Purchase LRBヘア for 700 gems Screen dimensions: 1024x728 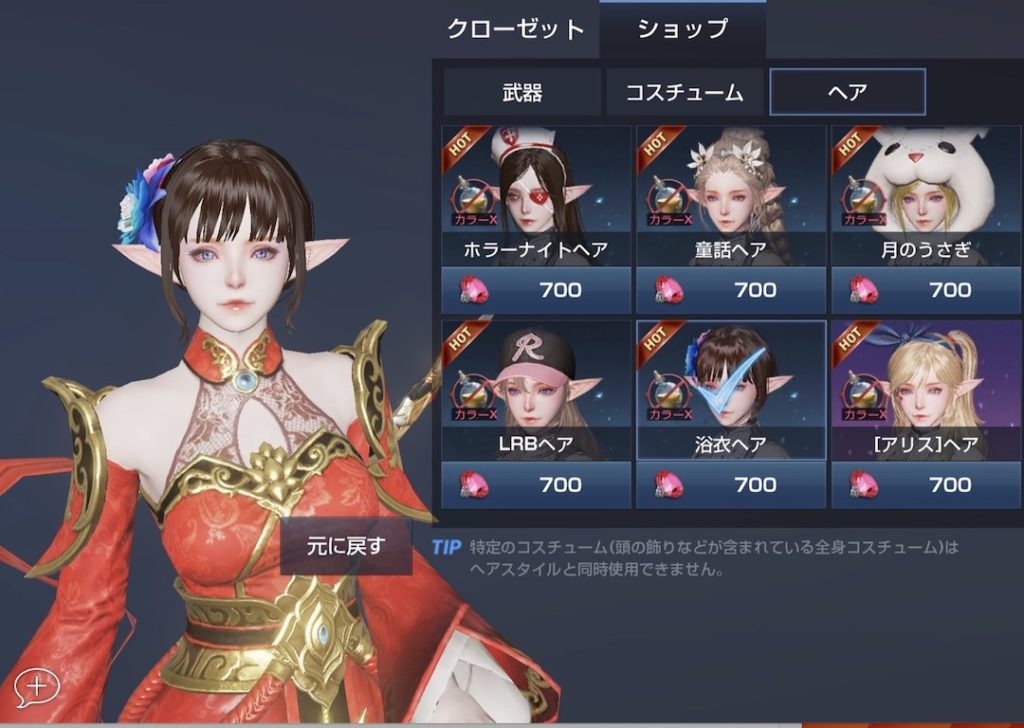point(536,485)
